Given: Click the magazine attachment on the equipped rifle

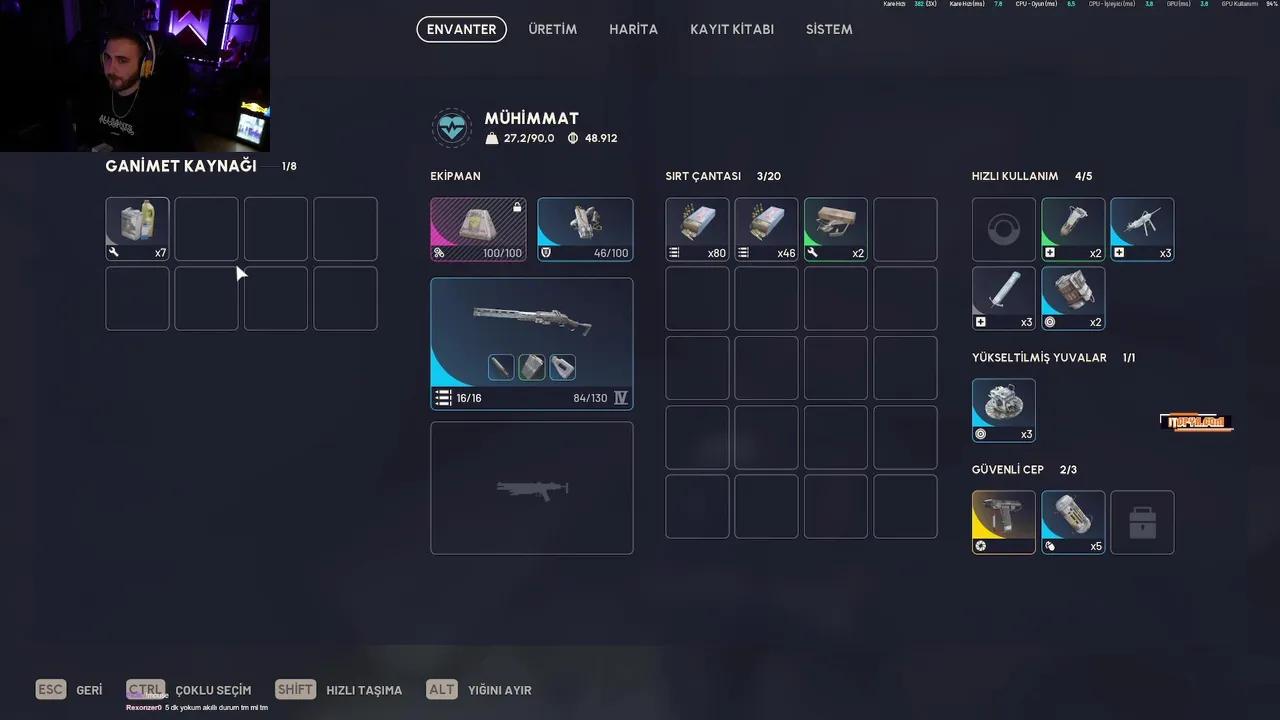Looking at the screenshot, I should (x=531, y=367).
